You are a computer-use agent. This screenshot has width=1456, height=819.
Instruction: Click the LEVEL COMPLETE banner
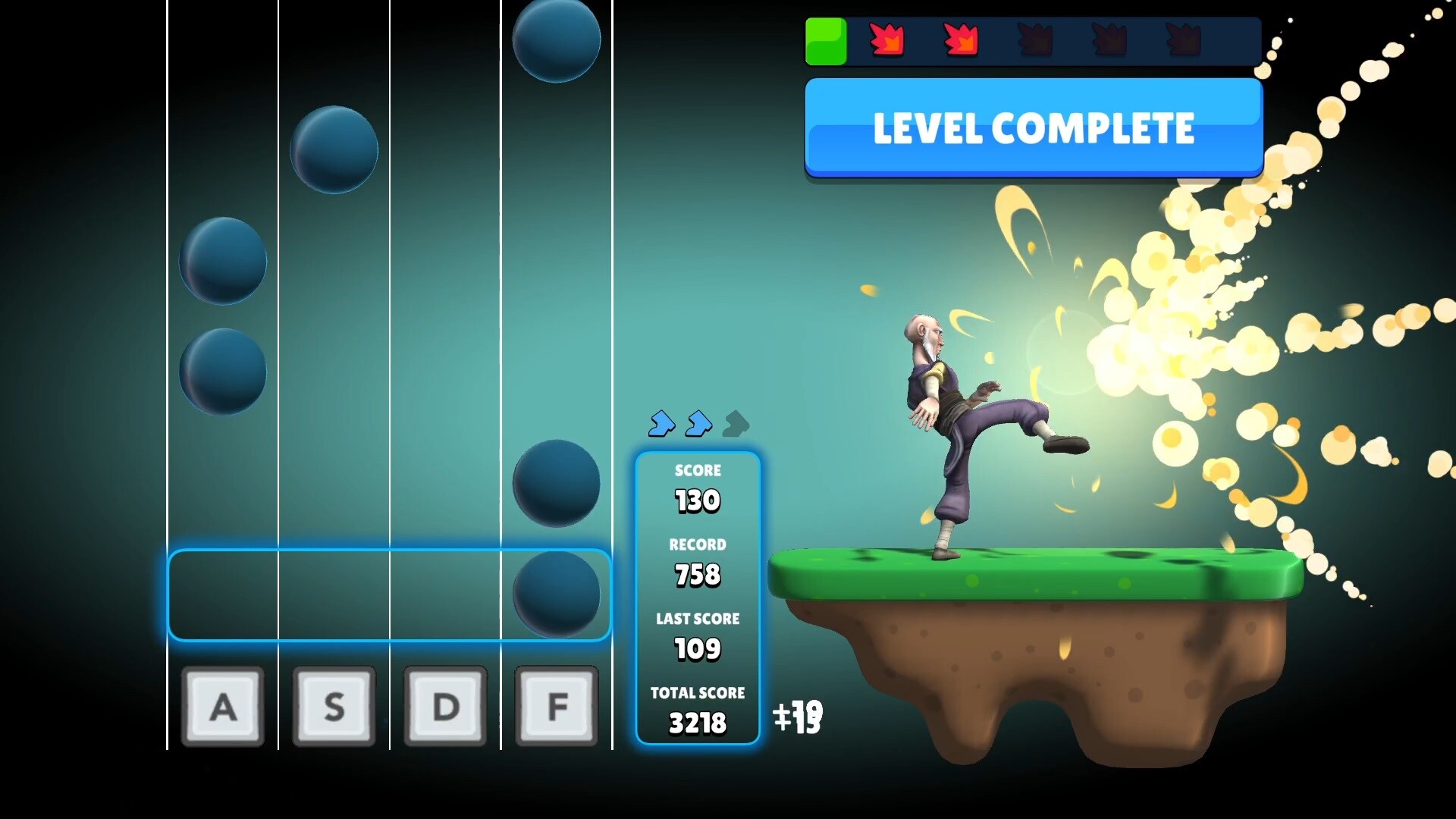tap(1034, 127)
